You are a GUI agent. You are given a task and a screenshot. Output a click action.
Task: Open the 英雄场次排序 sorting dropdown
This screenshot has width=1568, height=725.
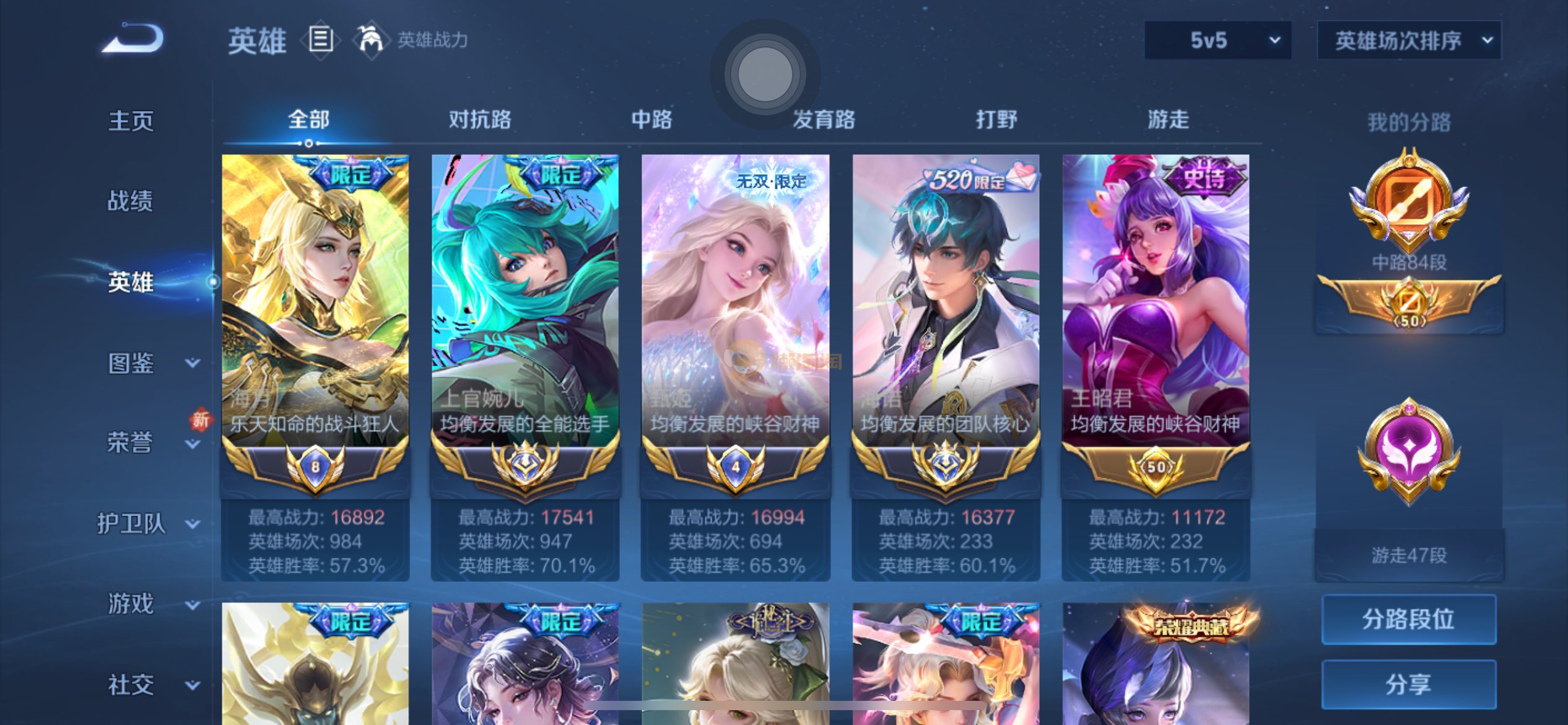click(1409, 40)
